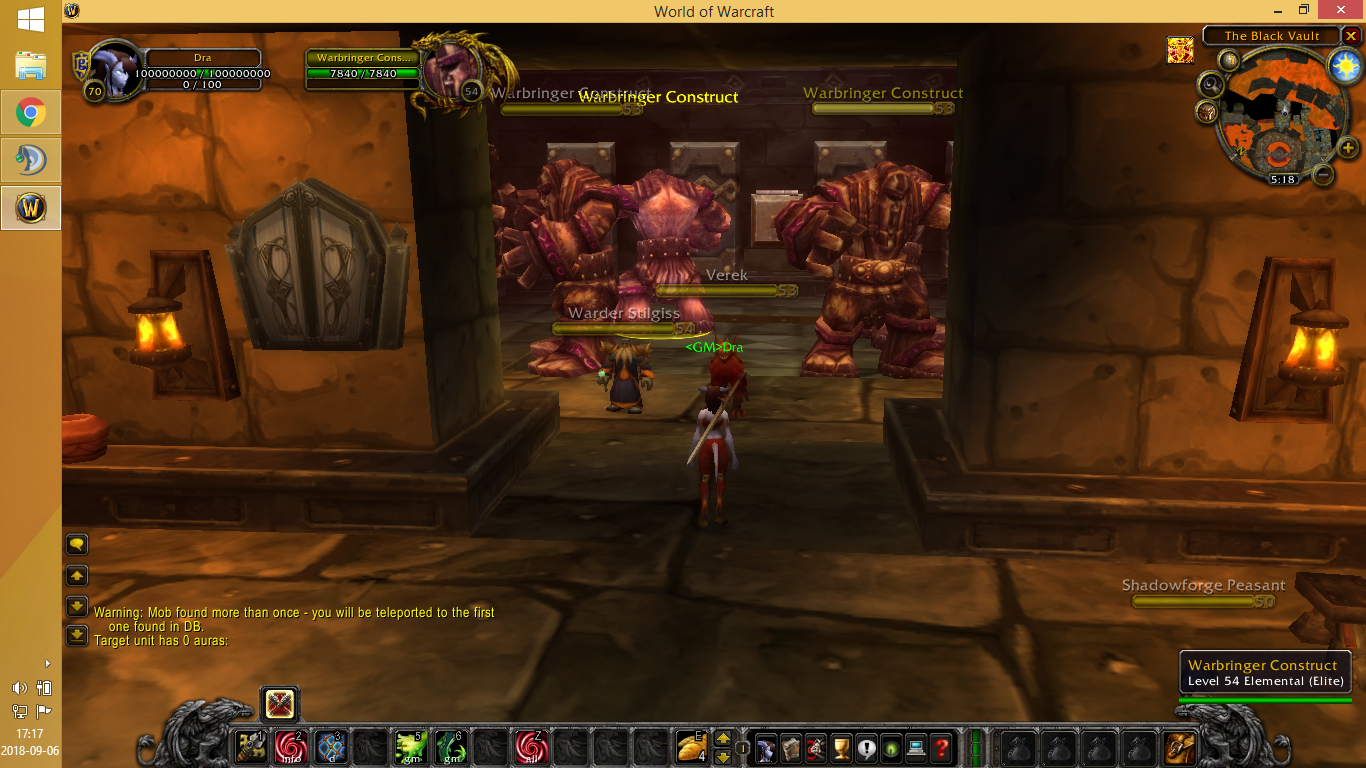This screenshot has height=768, width=1366.
Task: Click the weapon ability in action slot 1
Action: tap(250, 748)
